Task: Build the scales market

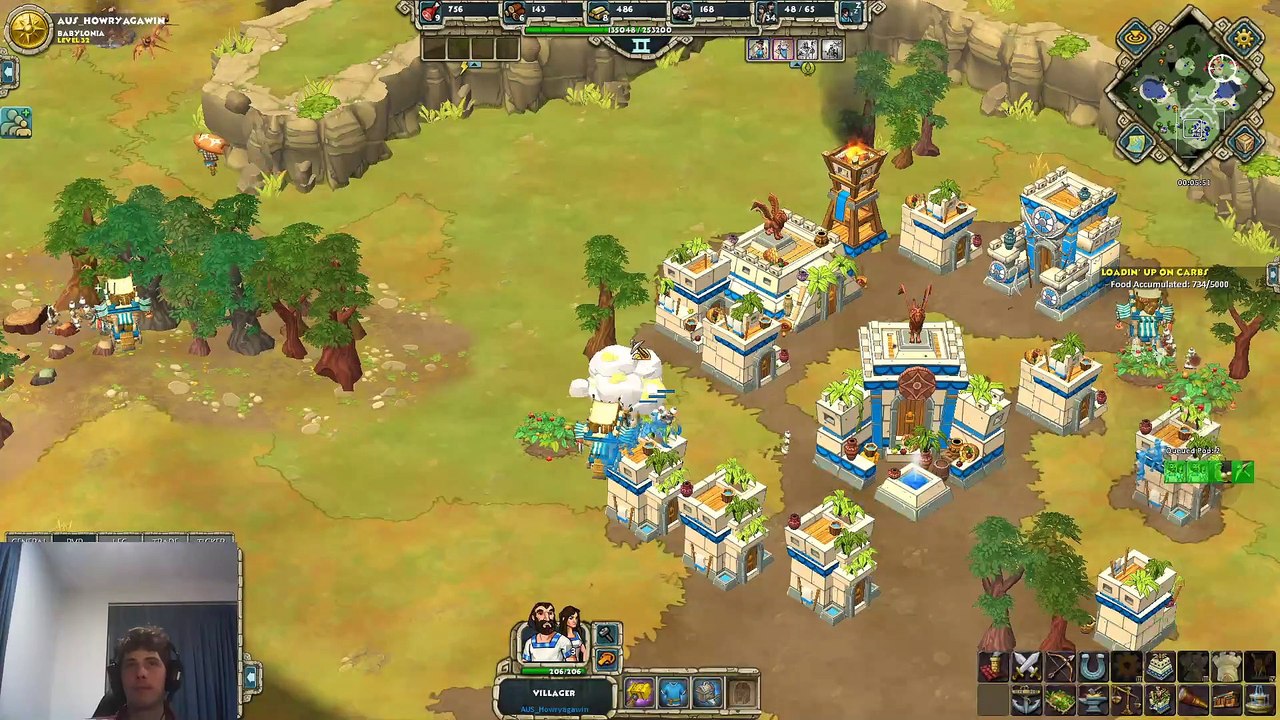Action: coord(1126,699)
